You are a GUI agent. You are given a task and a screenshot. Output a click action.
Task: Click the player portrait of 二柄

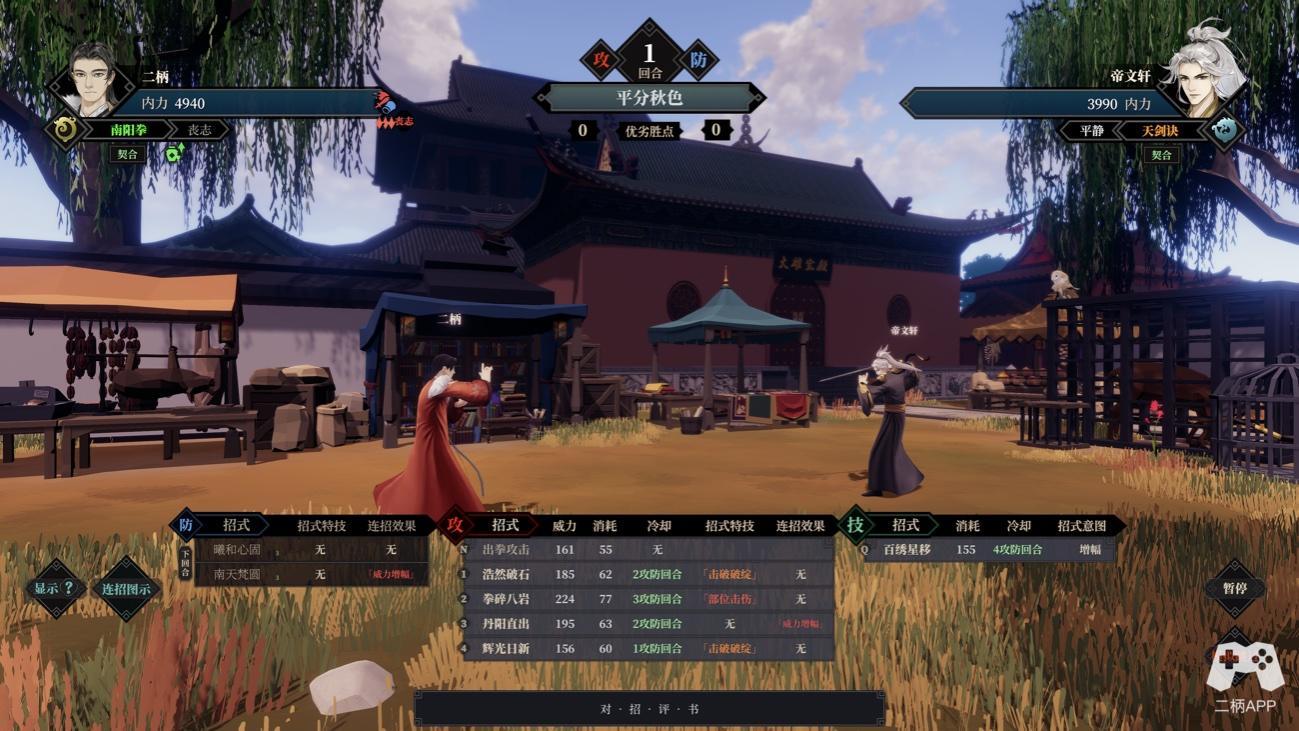coord(93,78)
